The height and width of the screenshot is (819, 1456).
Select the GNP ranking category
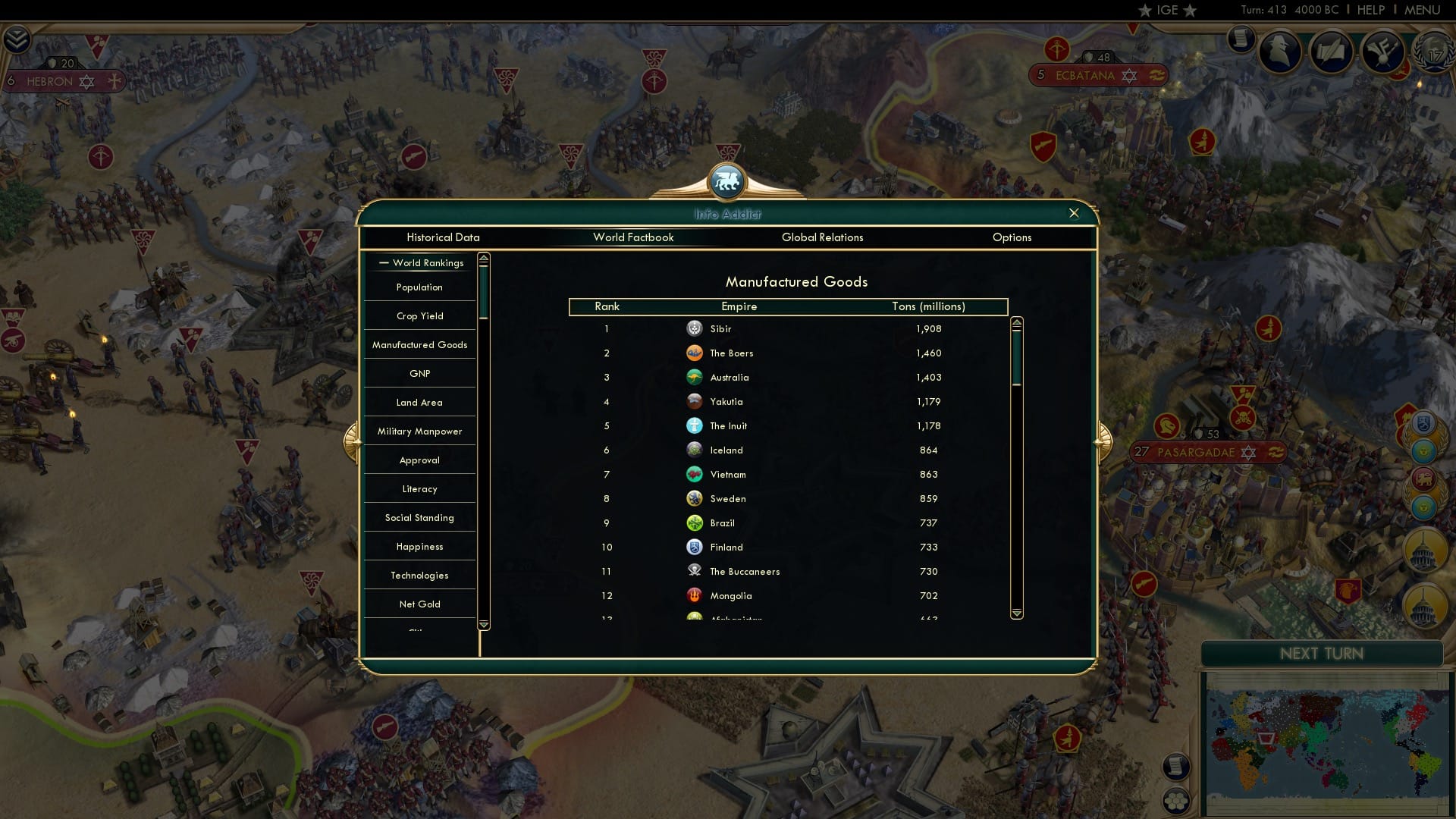tap(419, 373)
